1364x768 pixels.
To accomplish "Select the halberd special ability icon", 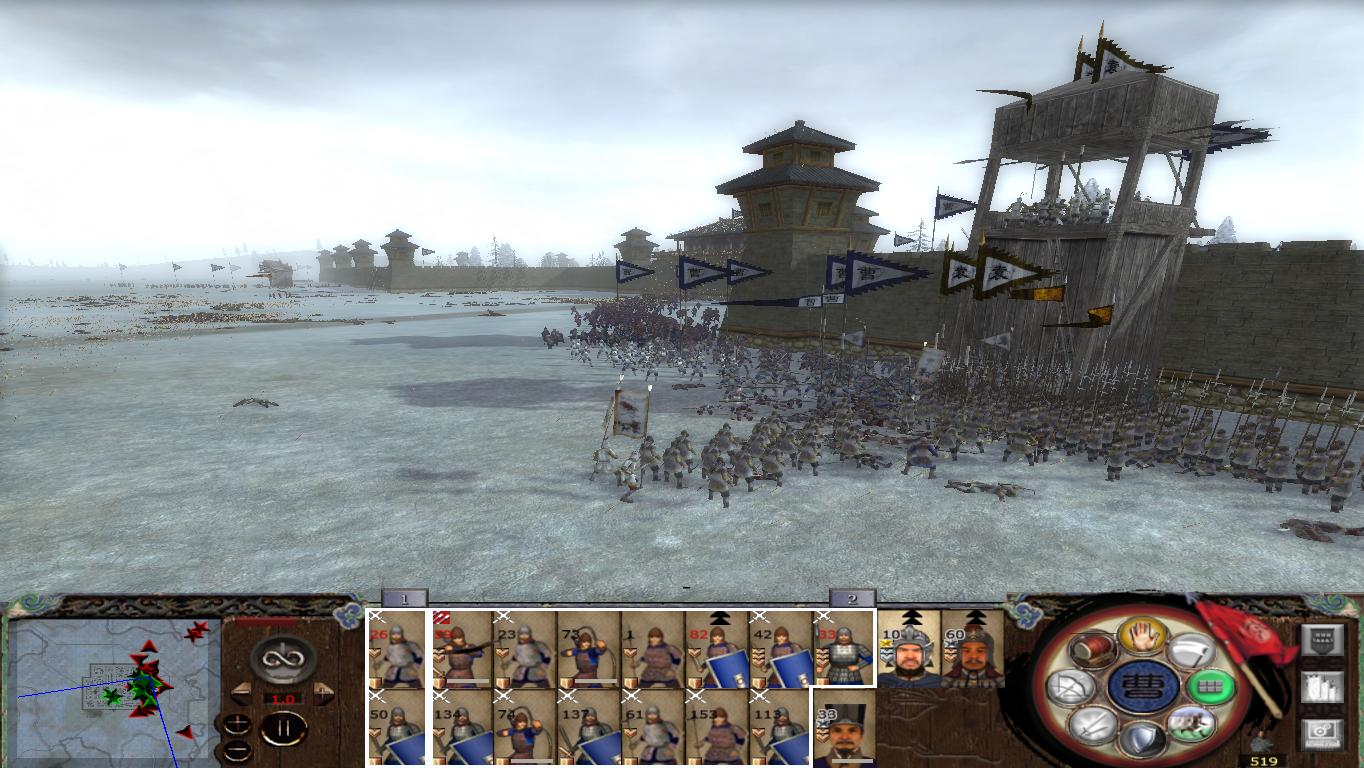I will tap(1190, 652).
